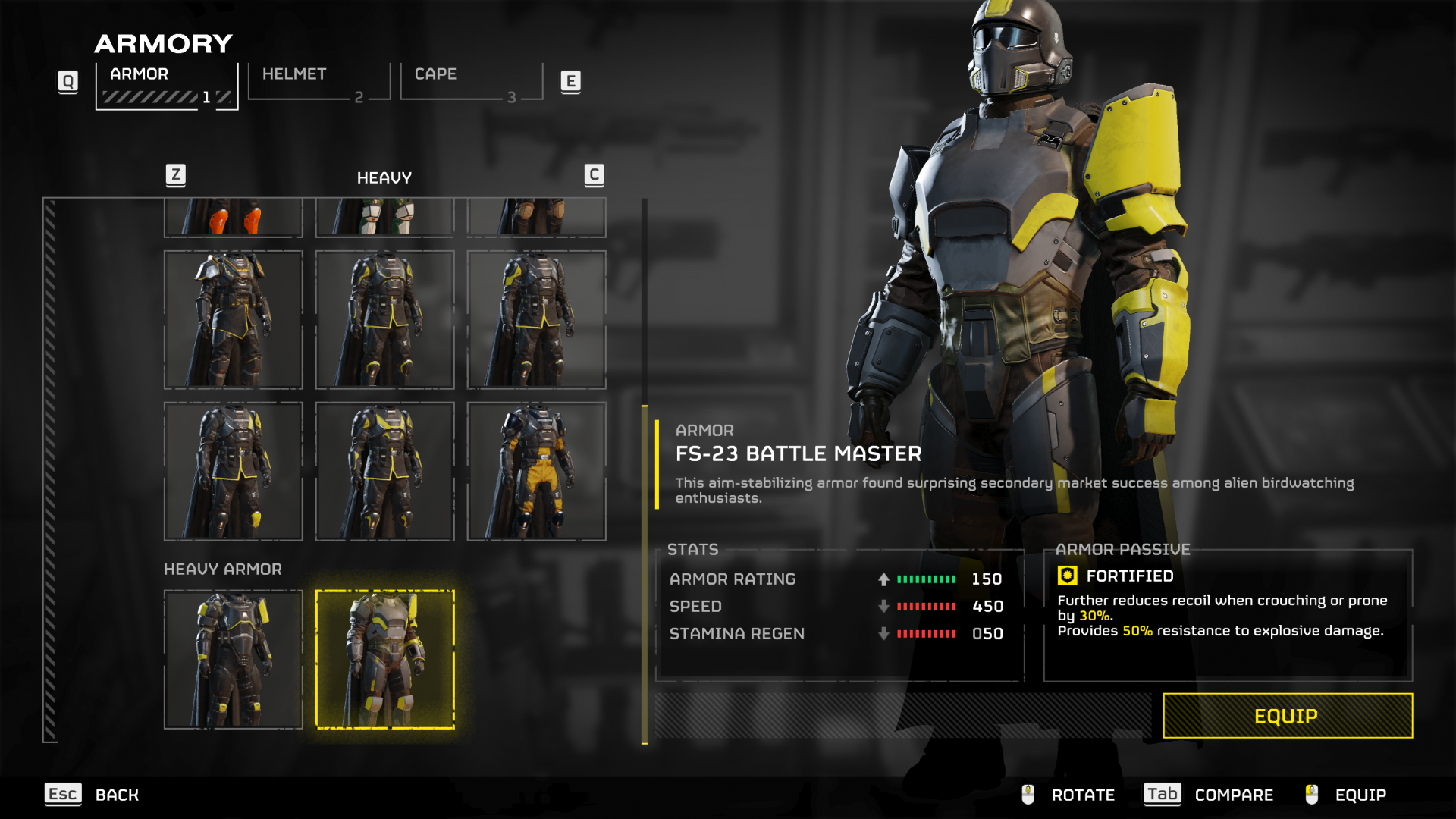1456x819 pixels.
Task: Click the mouse rotate icon near Rotate
Action: pyautogui.click(x=1028, y=795)
